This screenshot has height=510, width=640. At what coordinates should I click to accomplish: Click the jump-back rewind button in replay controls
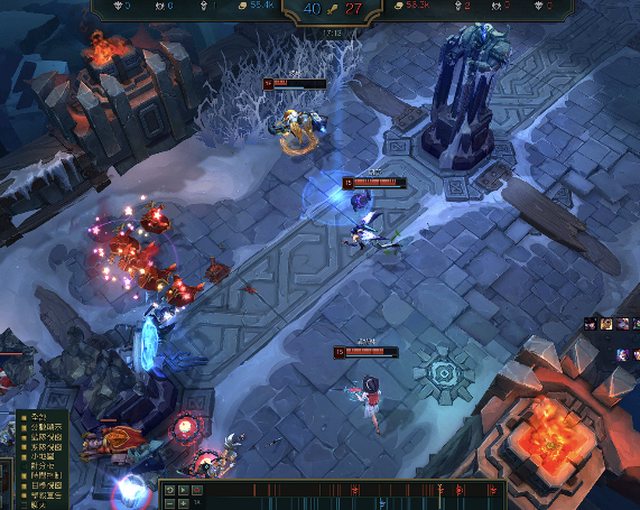169,490
